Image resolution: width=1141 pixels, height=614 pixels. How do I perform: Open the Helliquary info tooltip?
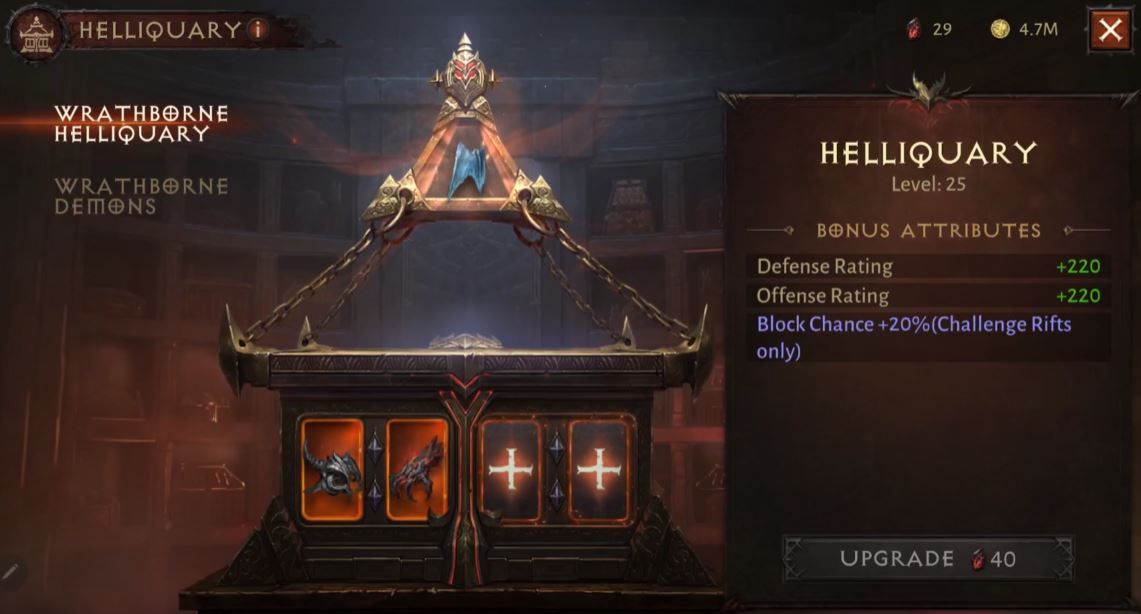pos(258,30)
